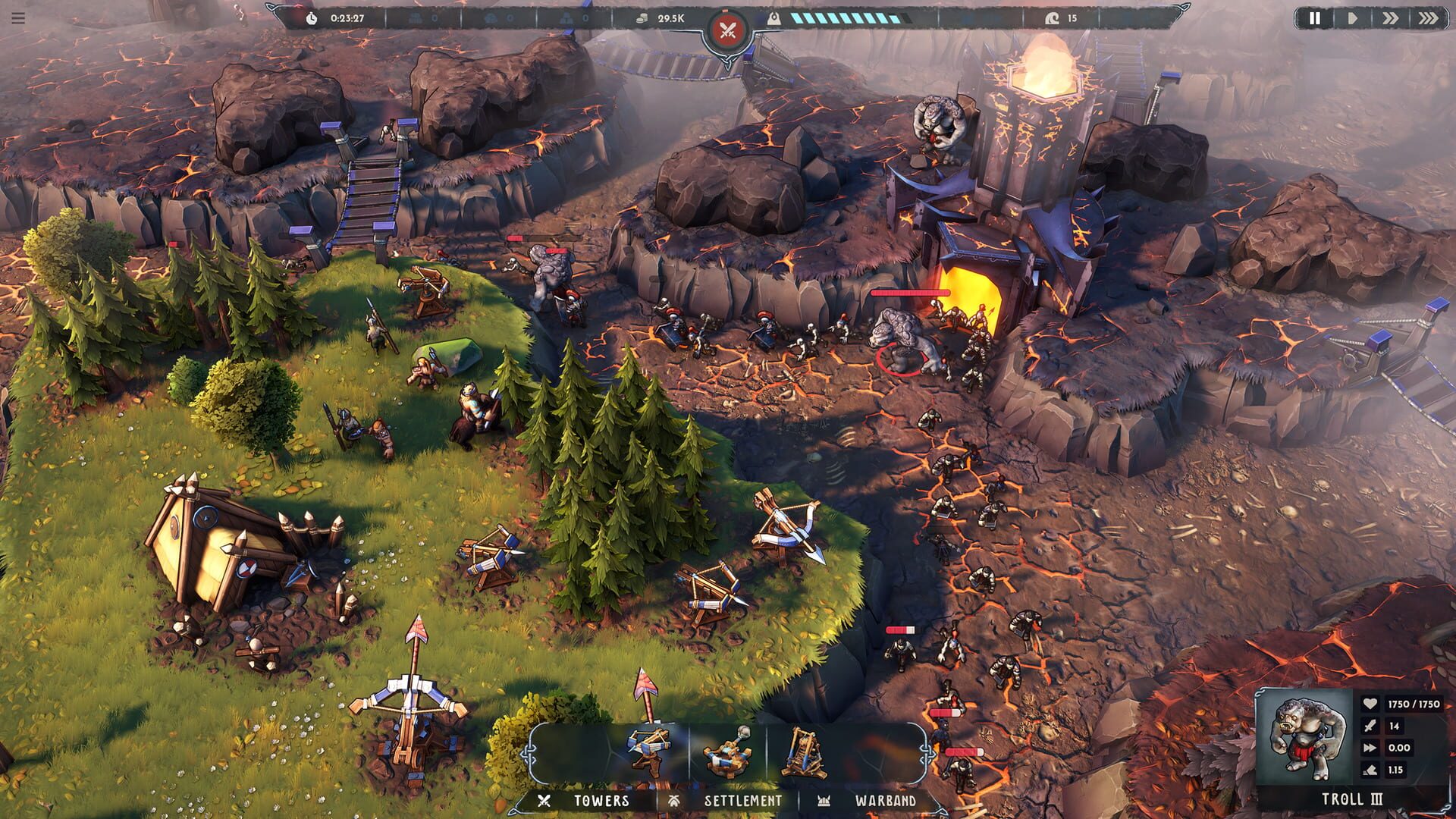Click the heart icon in the Troll III stats panel
1456x819 pixels.
click(x=1370, y=705)
